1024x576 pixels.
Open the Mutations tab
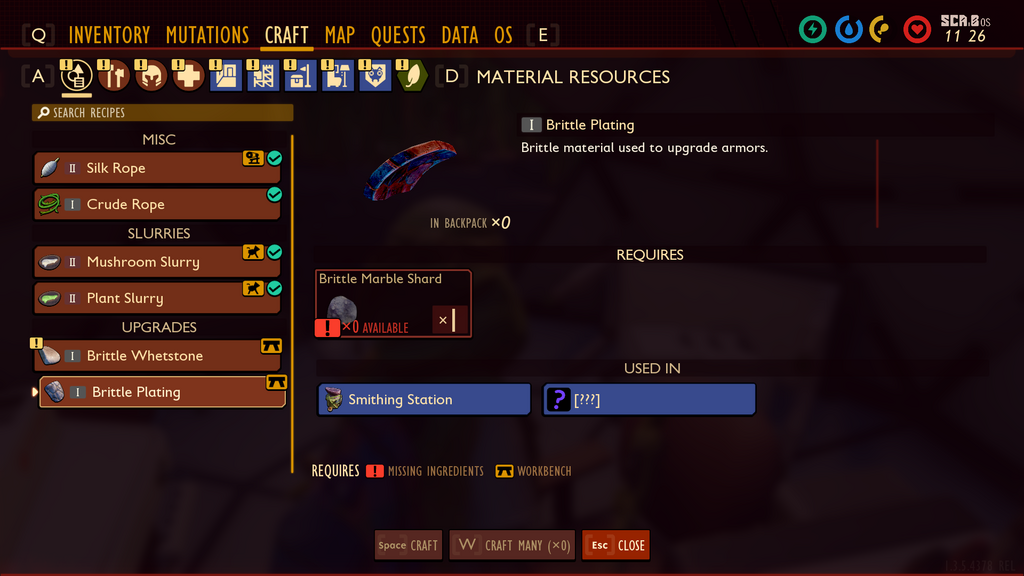click(x=207, y=35)
